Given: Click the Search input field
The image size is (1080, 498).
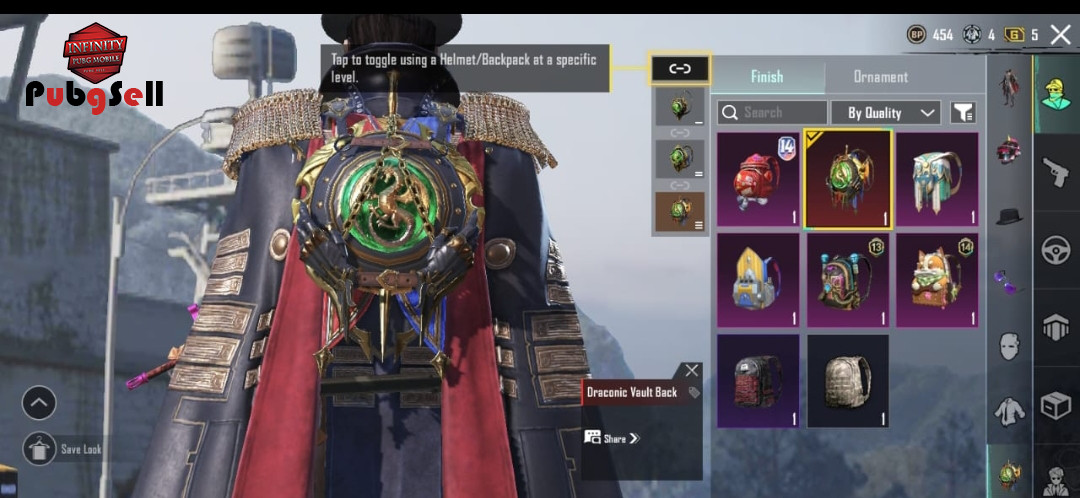Looking at the screenshot, I should click(x=772, y=113).
